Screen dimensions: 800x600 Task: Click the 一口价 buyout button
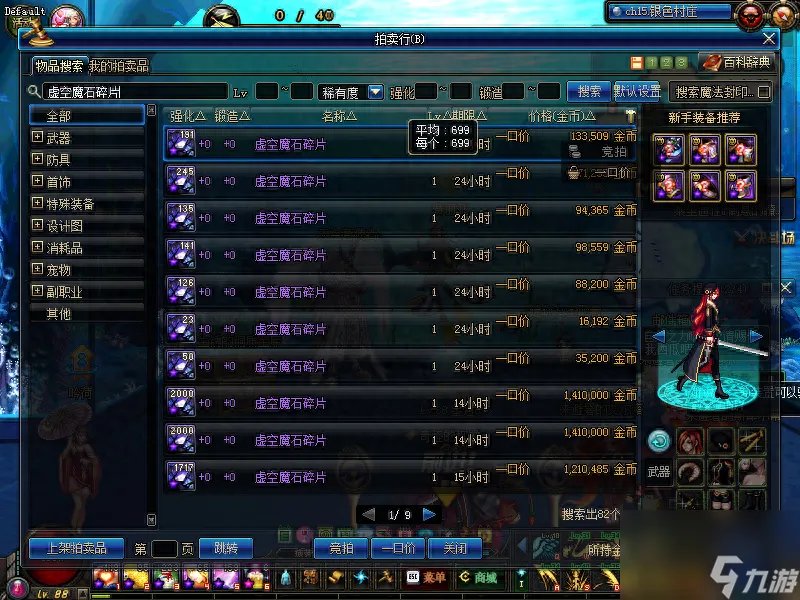coord(399,548)
